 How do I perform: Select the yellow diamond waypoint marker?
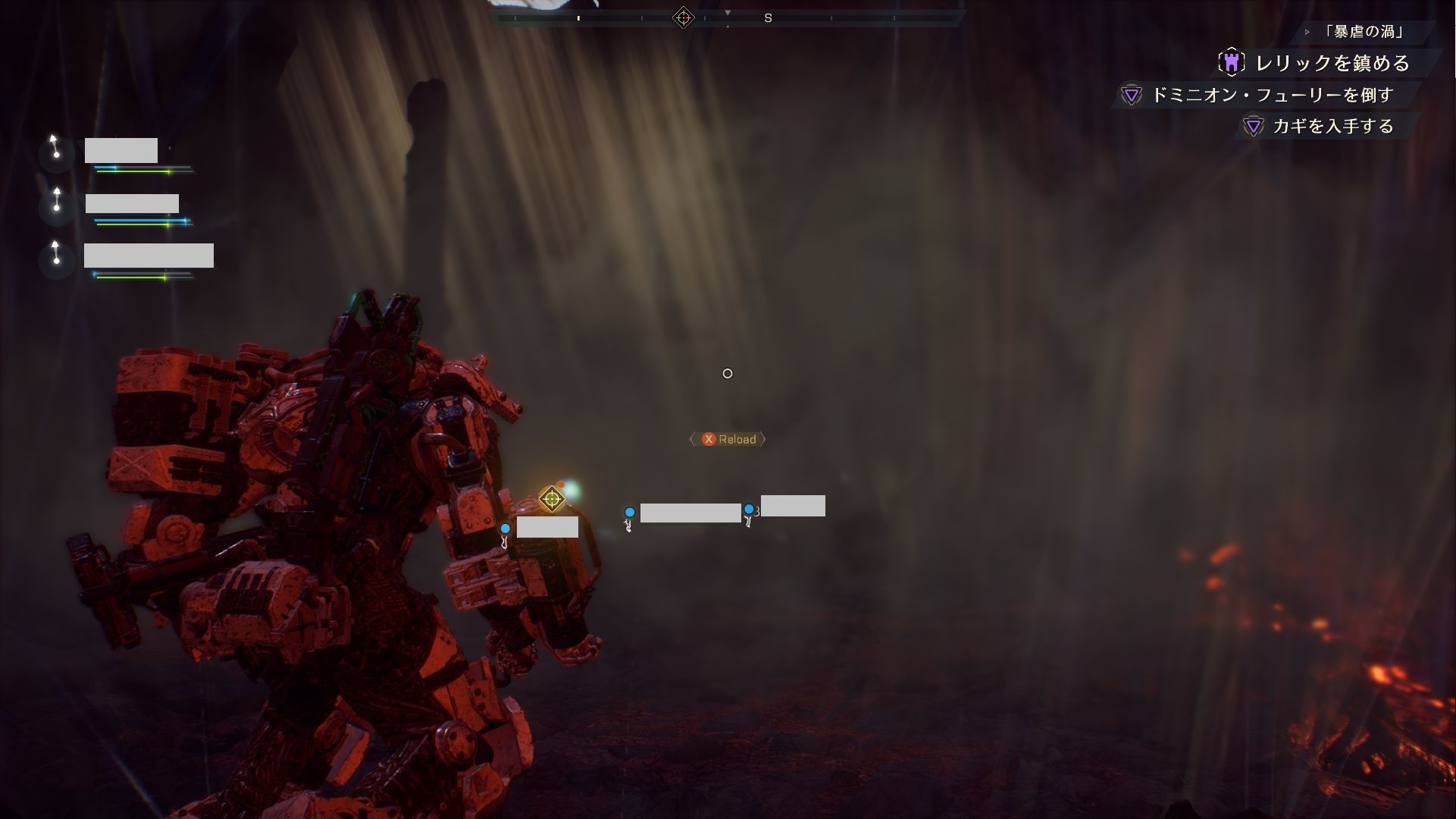(552, 499)
